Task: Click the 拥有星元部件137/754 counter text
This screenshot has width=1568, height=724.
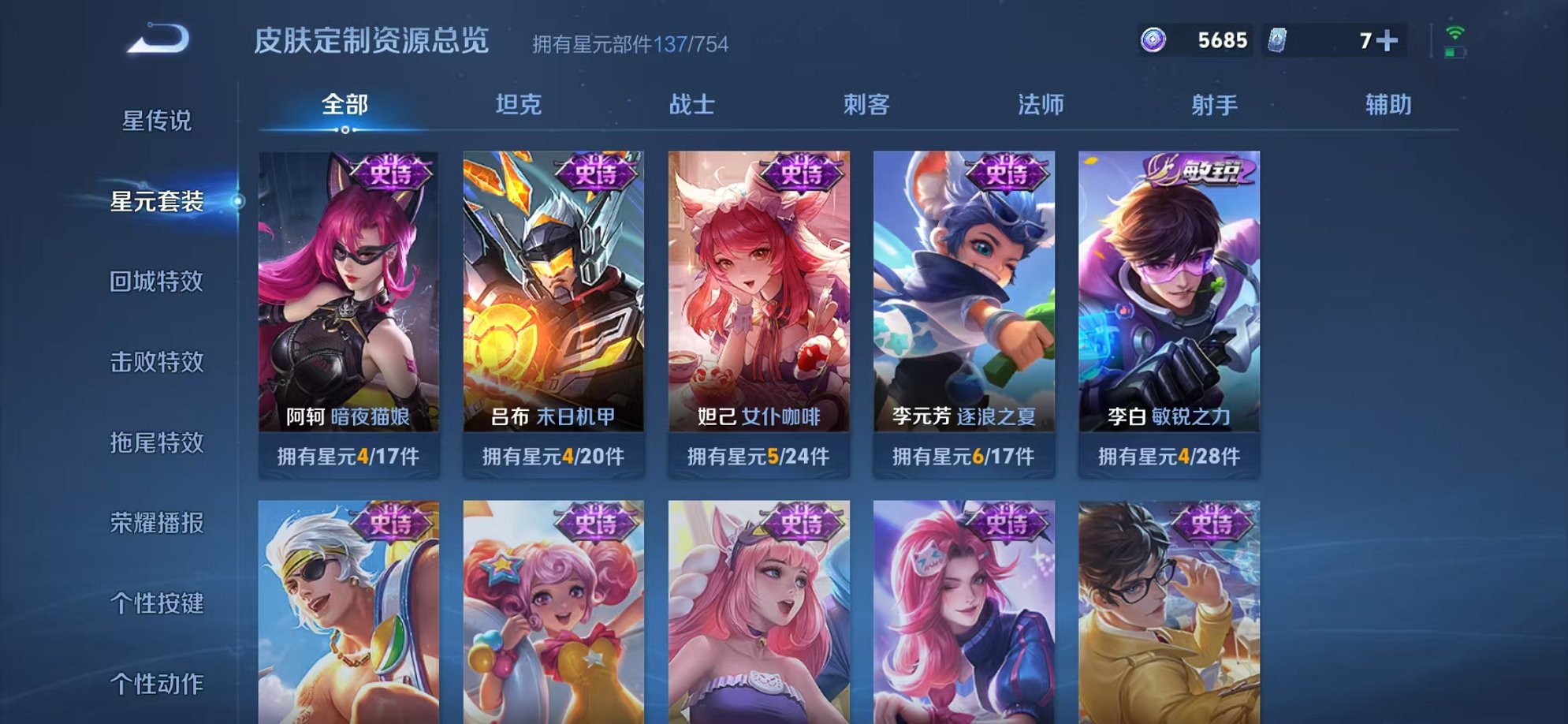Action: (x=631, y=43)
